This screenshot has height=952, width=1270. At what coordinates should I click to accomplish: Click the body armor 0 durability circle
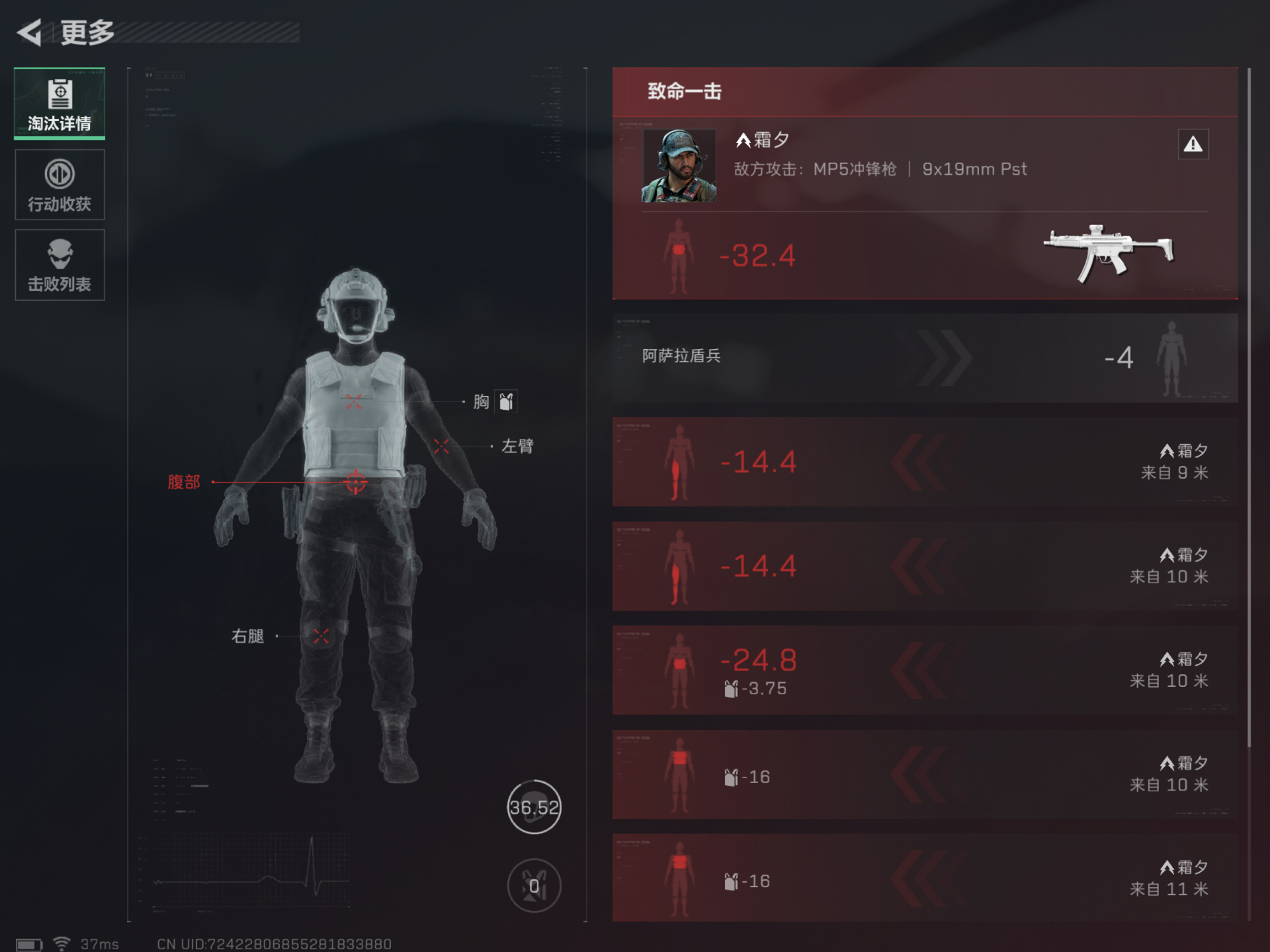click(x=534, y=885)
